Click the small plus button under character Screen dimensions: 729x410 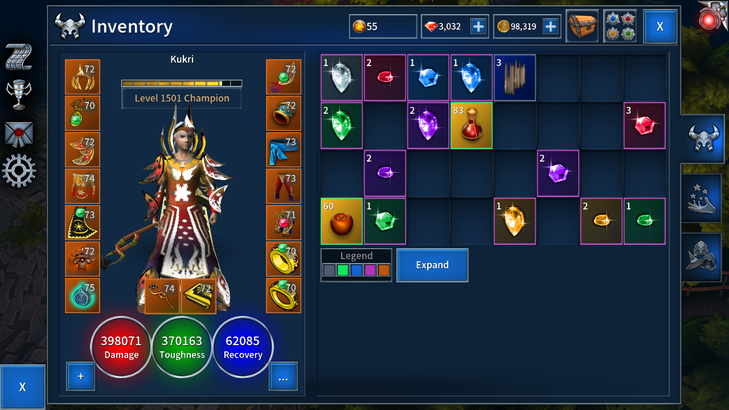pos(81,377)
